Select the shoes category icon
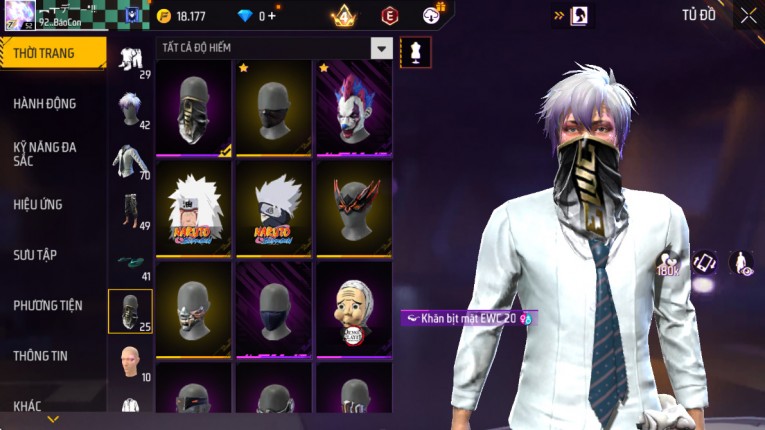 point(130,262)
